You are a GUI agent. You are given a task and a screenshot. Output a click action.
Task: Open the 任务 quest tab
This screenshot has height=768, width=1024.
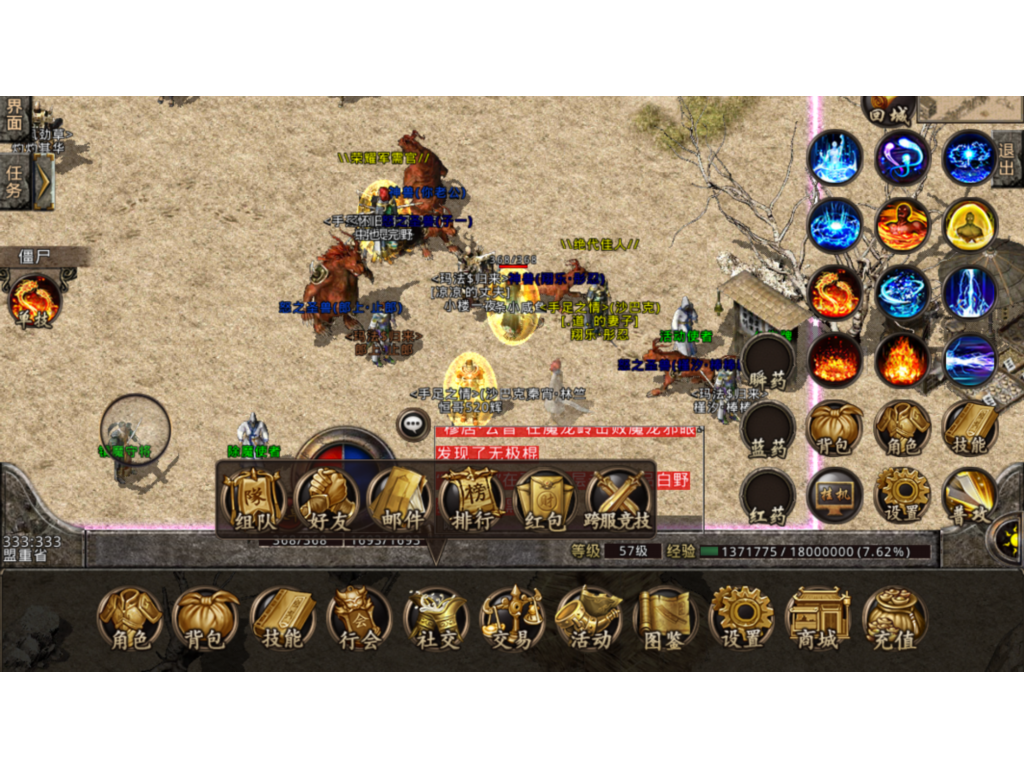tap(14, 180)
